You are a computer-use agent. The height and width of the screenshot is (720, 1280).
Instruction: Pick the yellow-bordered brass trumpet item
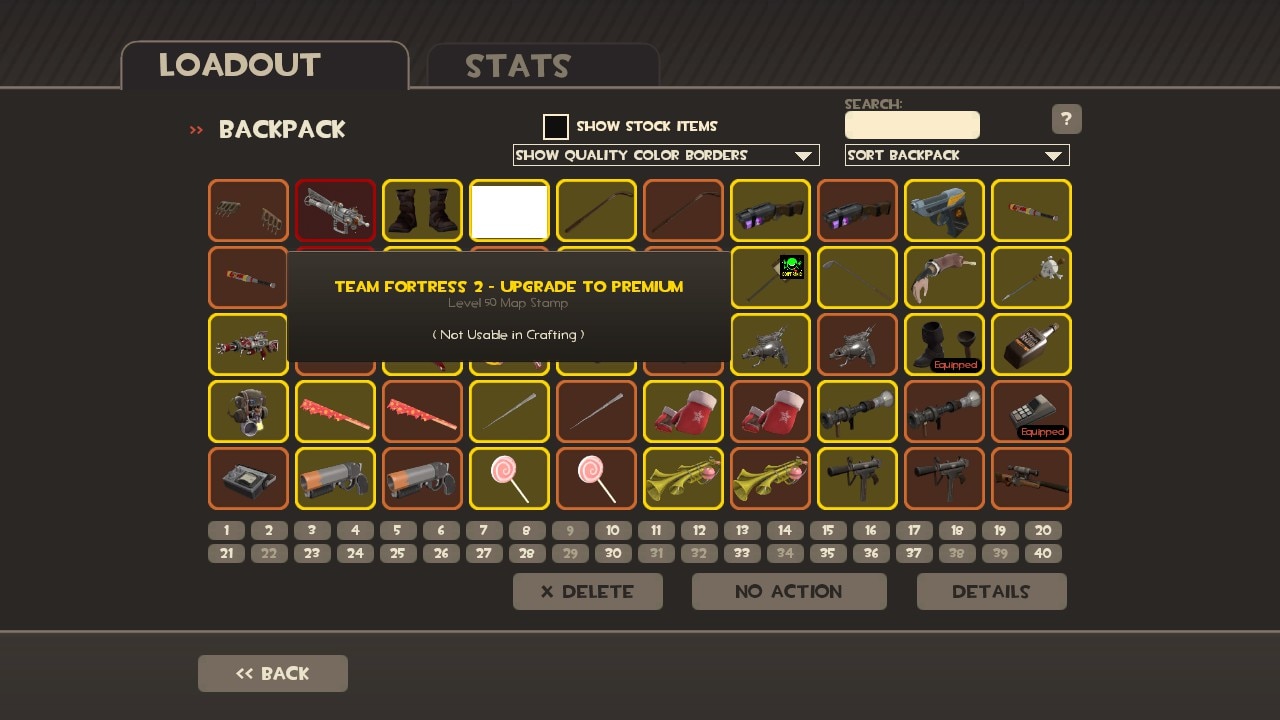tap(683, 478)
